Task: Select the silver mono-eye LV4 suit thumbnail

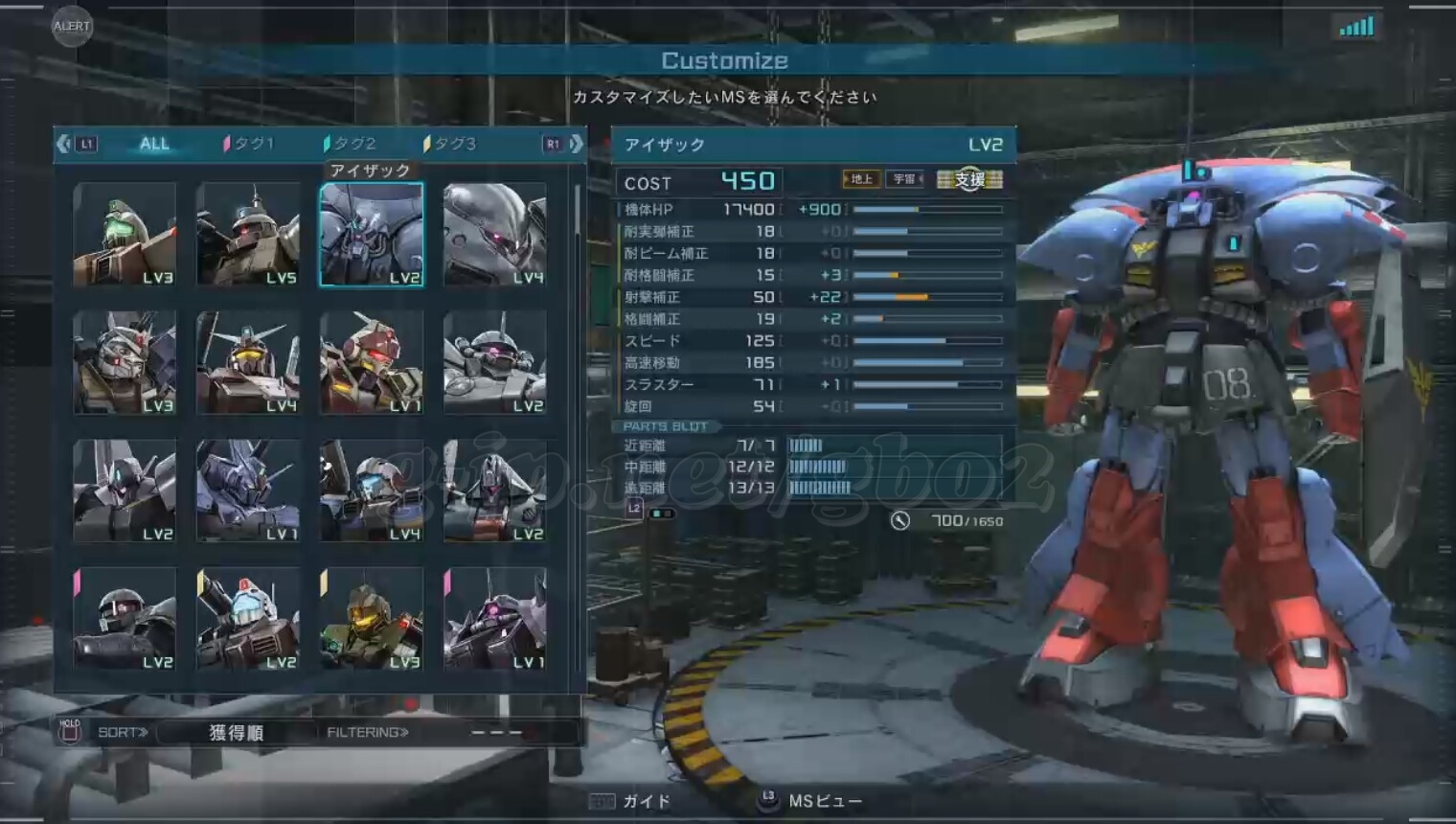Action: coord(495,235)
